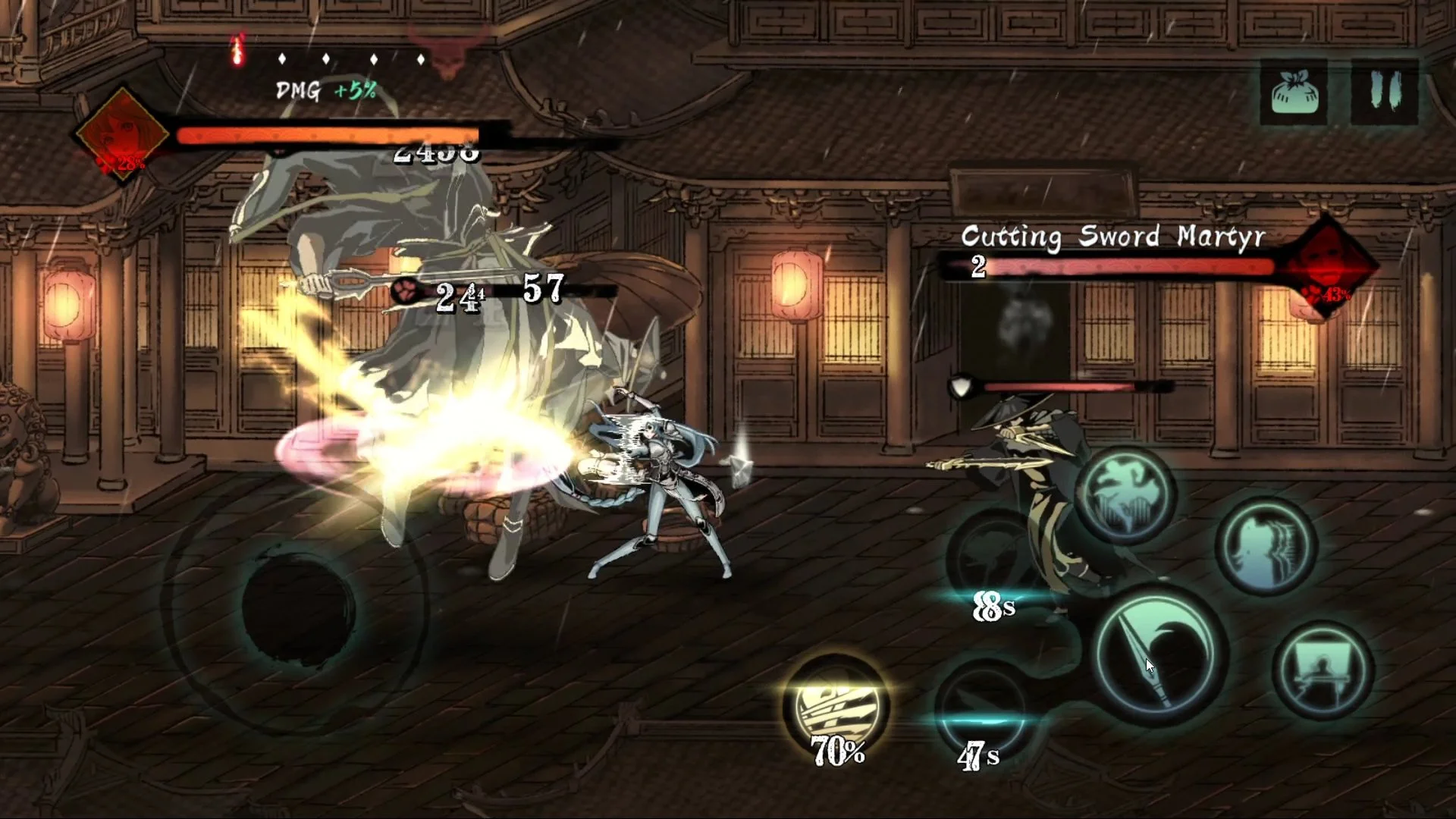Tap the virtual joystick thumb pad
The height and width of the screenshot is (819, 1456).
click(298, 603)
